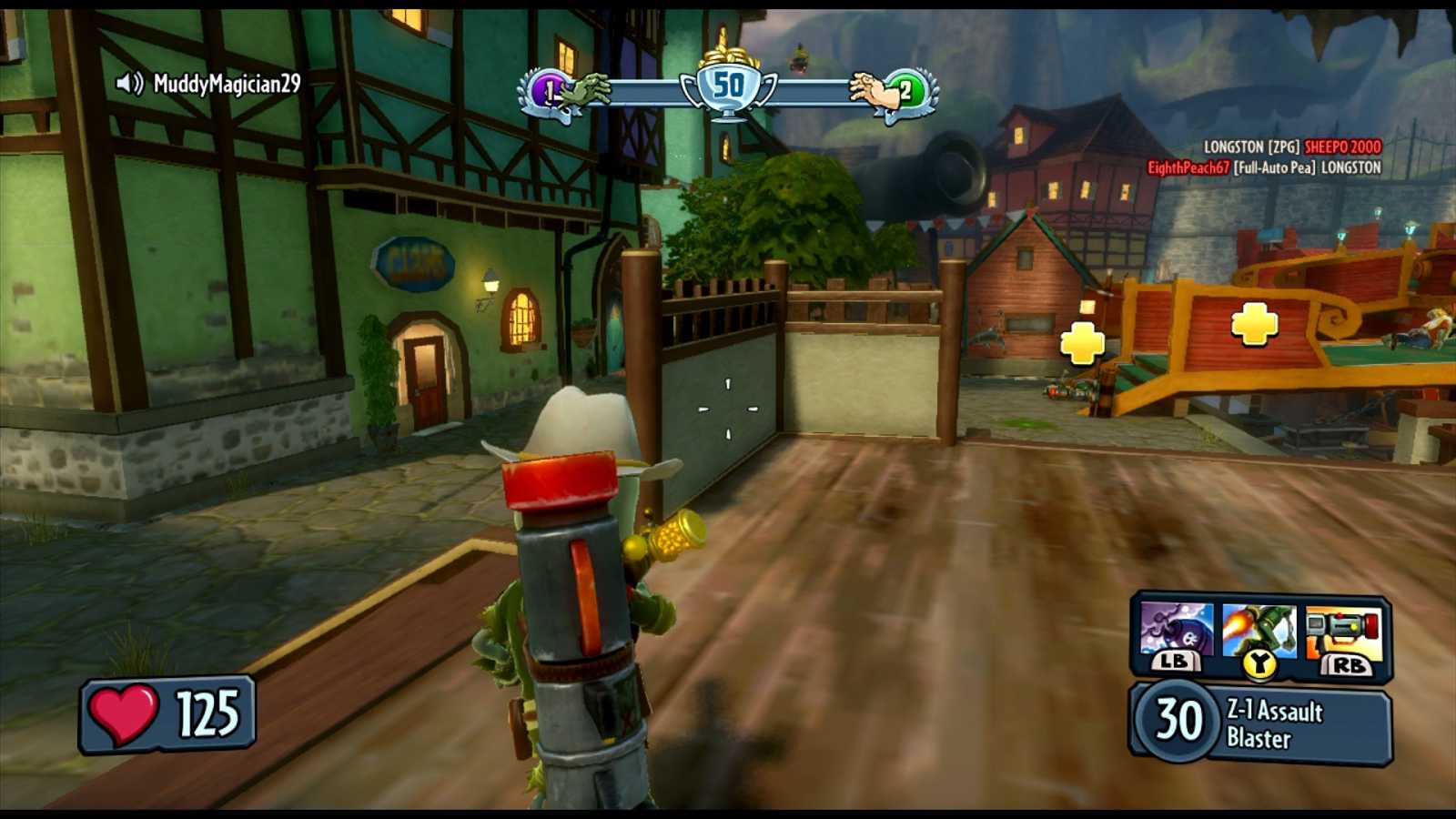Select the trophy icon showing 50
Image resolution: width=1456 pixels, height=819 pixels.
(x=729, y=83)
